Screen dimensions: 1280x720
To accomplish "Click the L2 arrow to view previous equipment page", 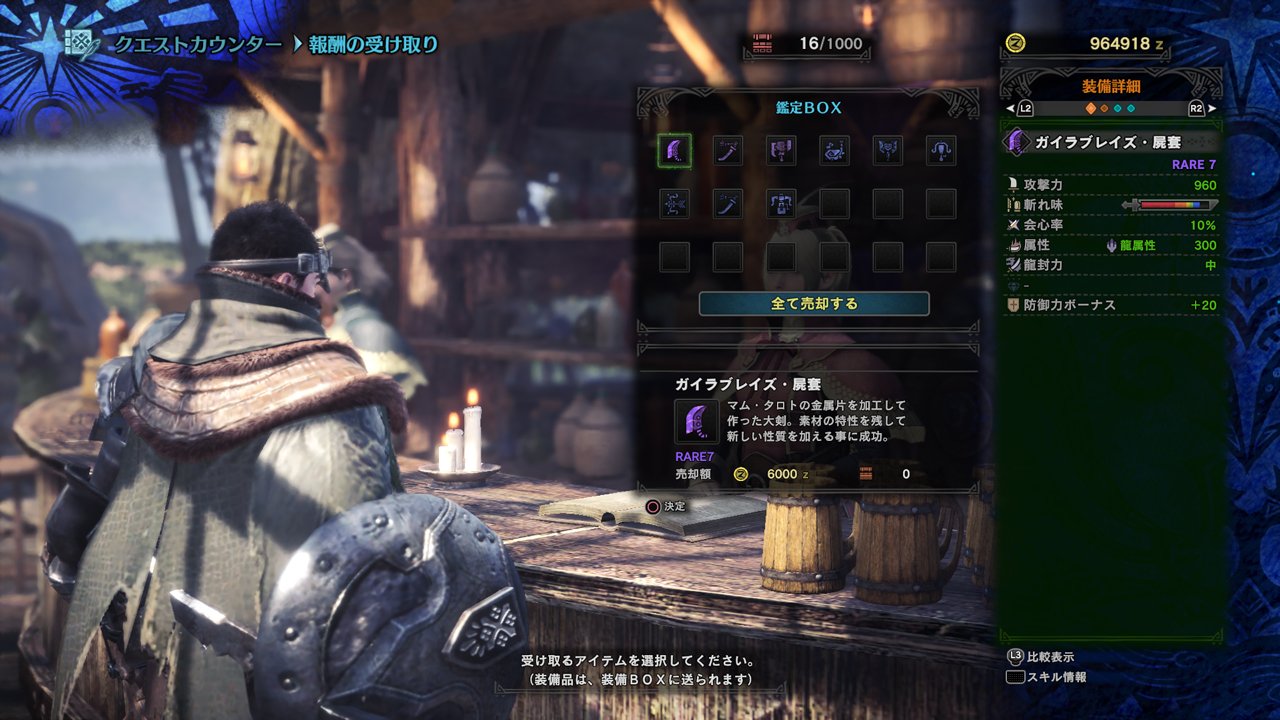I will pos(1023,108).
